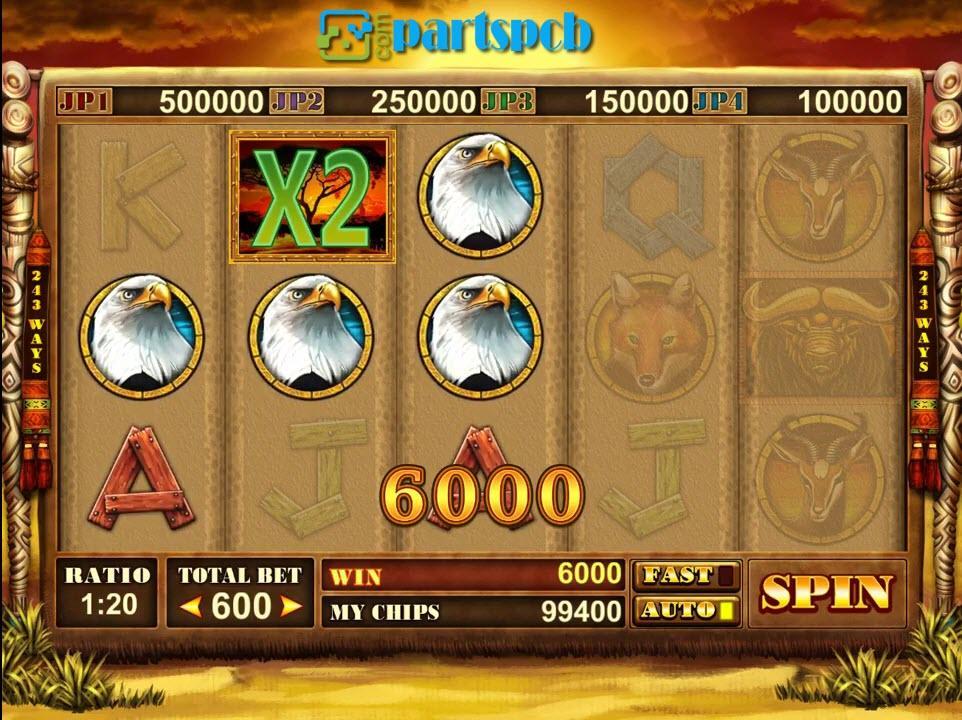The width and height of the screenshot is (962, 720).
Task: Decrease total bet with left arrow
Action: pos(193,607)
